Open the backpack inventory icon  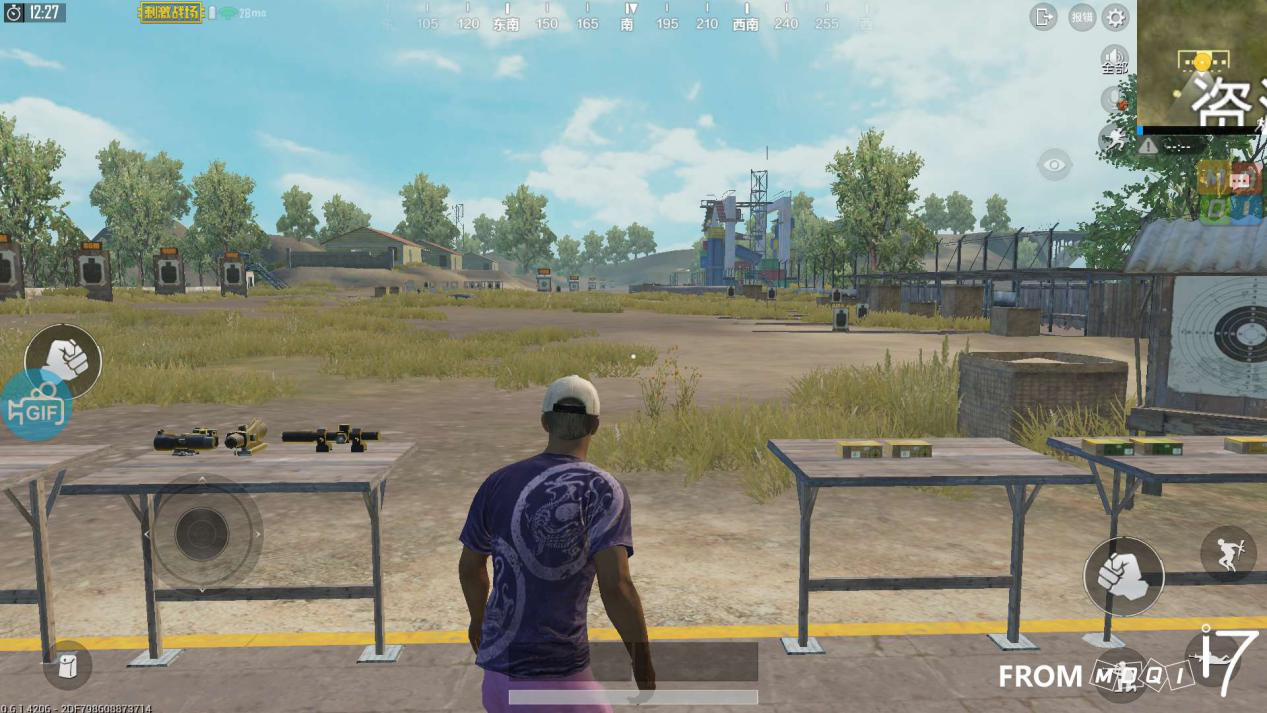coord(67,665)
